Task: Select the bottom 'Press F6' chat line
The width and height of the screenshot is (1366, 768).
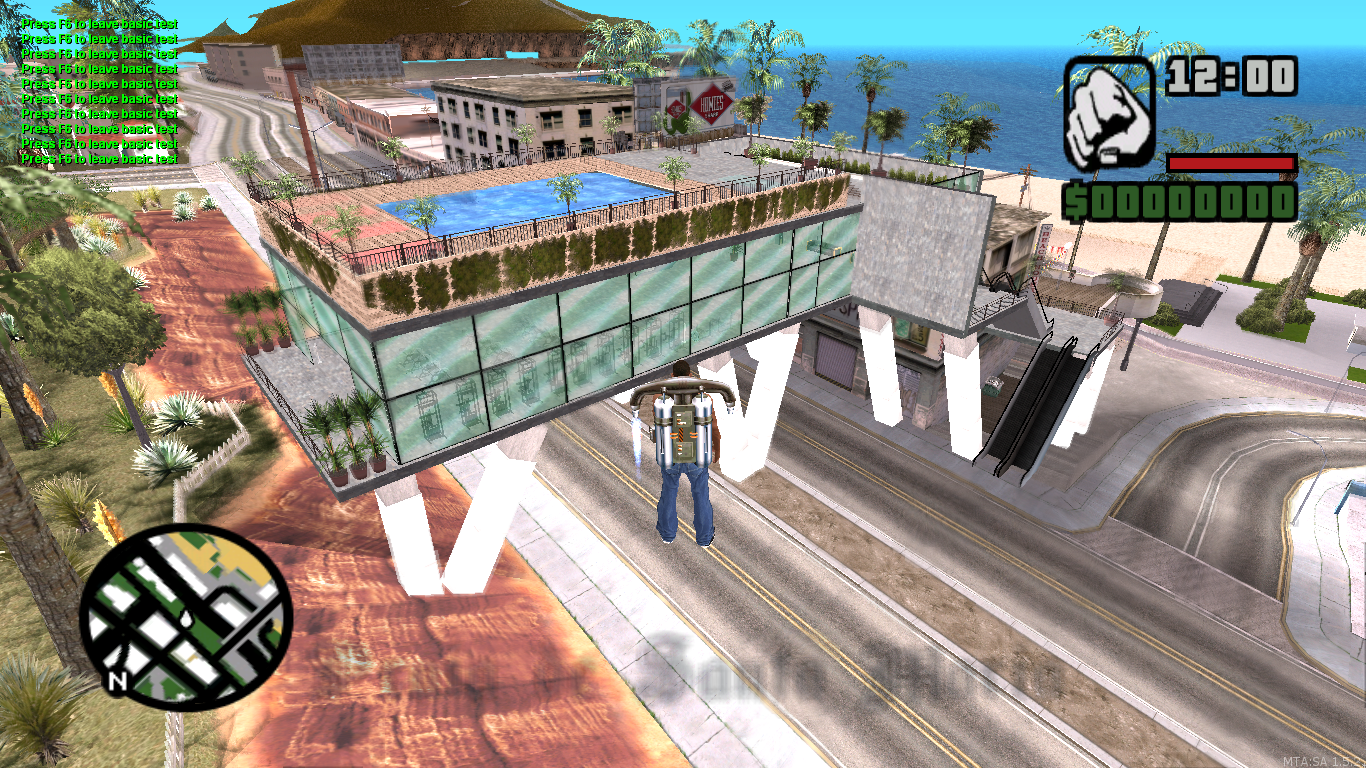Action: [97, 156]
